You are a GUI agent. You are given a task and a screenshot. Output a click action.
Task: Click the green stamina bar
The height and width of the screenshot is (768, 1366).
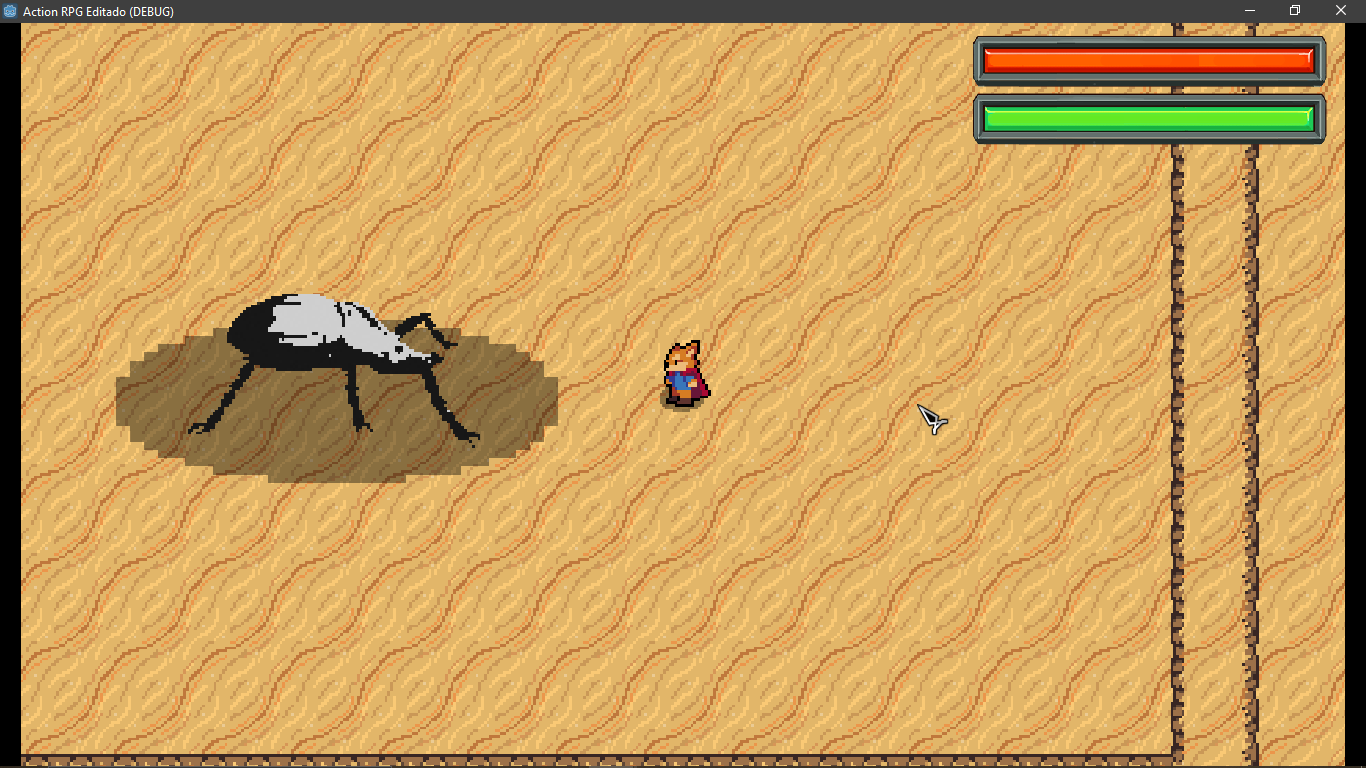click(1148, 117)
